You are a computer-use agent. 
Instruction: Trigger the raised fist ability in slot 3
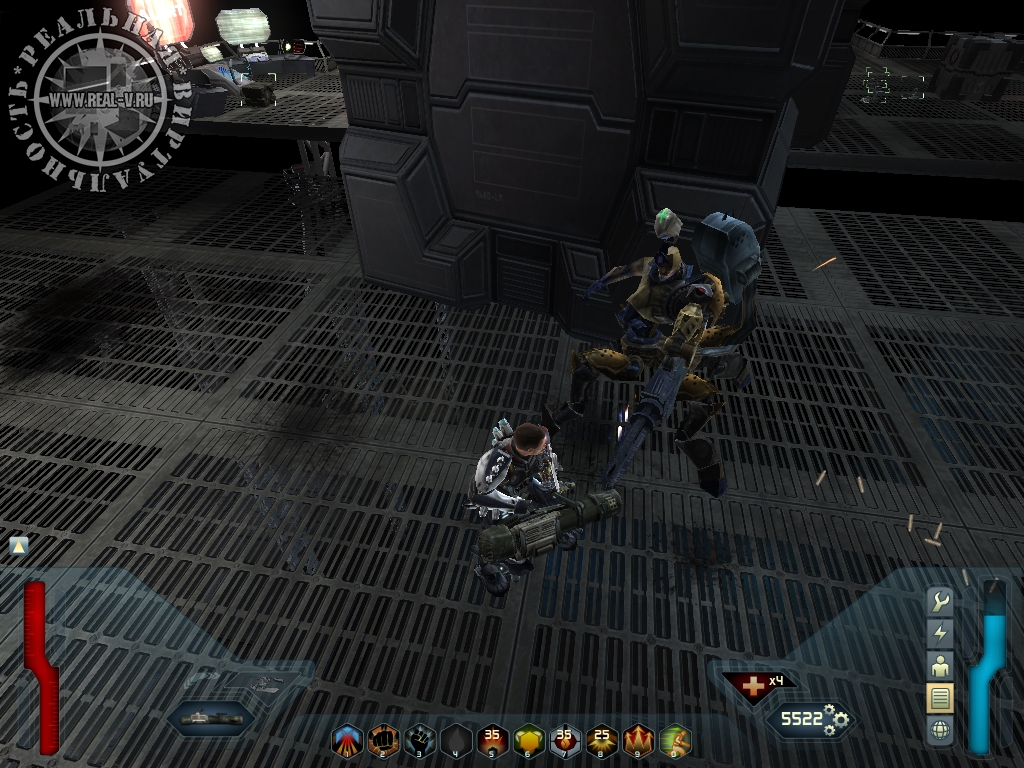(419, 741)
